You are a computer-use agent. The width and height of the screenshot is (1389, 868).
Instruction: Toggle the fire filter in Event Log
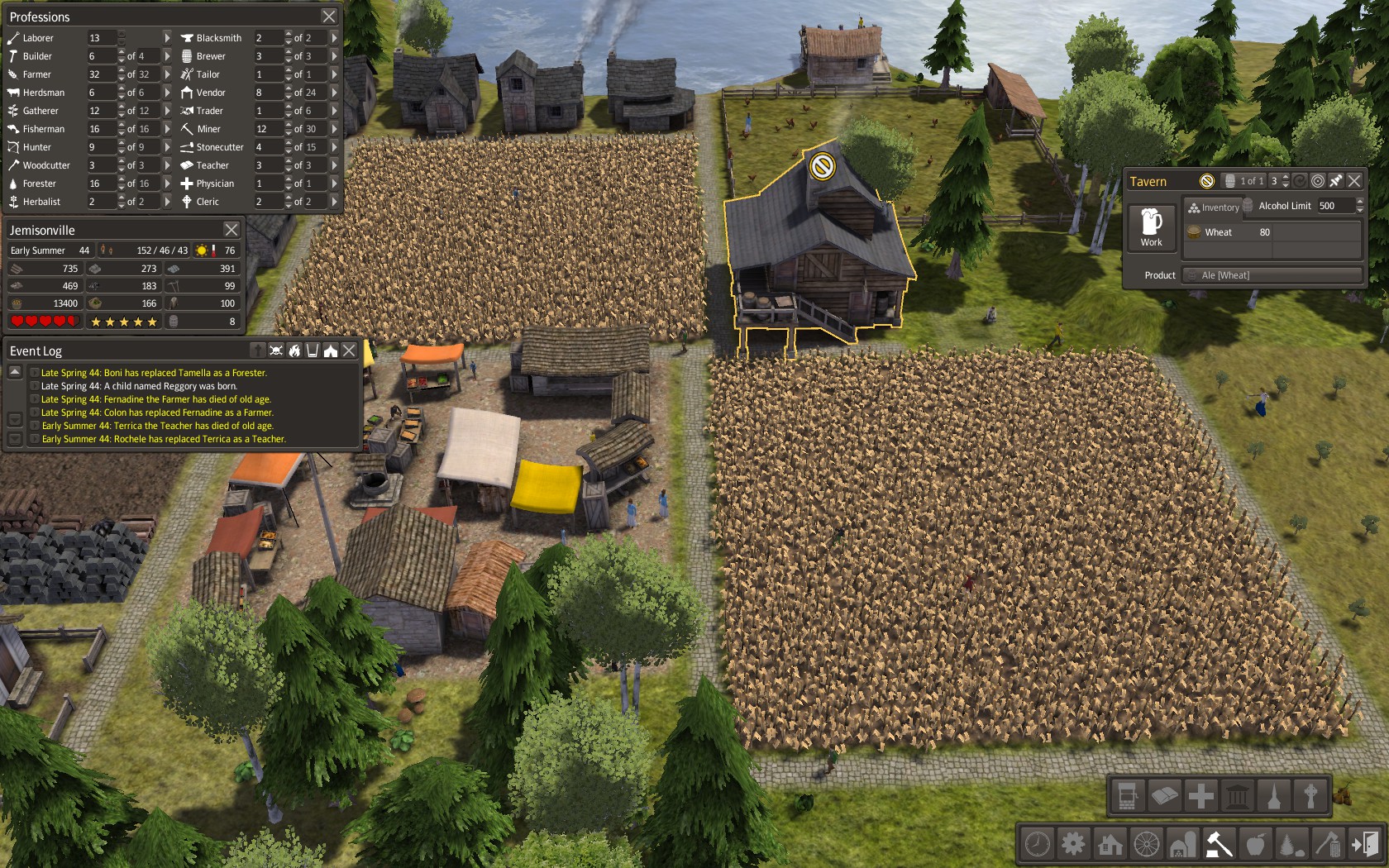[294, 351]
